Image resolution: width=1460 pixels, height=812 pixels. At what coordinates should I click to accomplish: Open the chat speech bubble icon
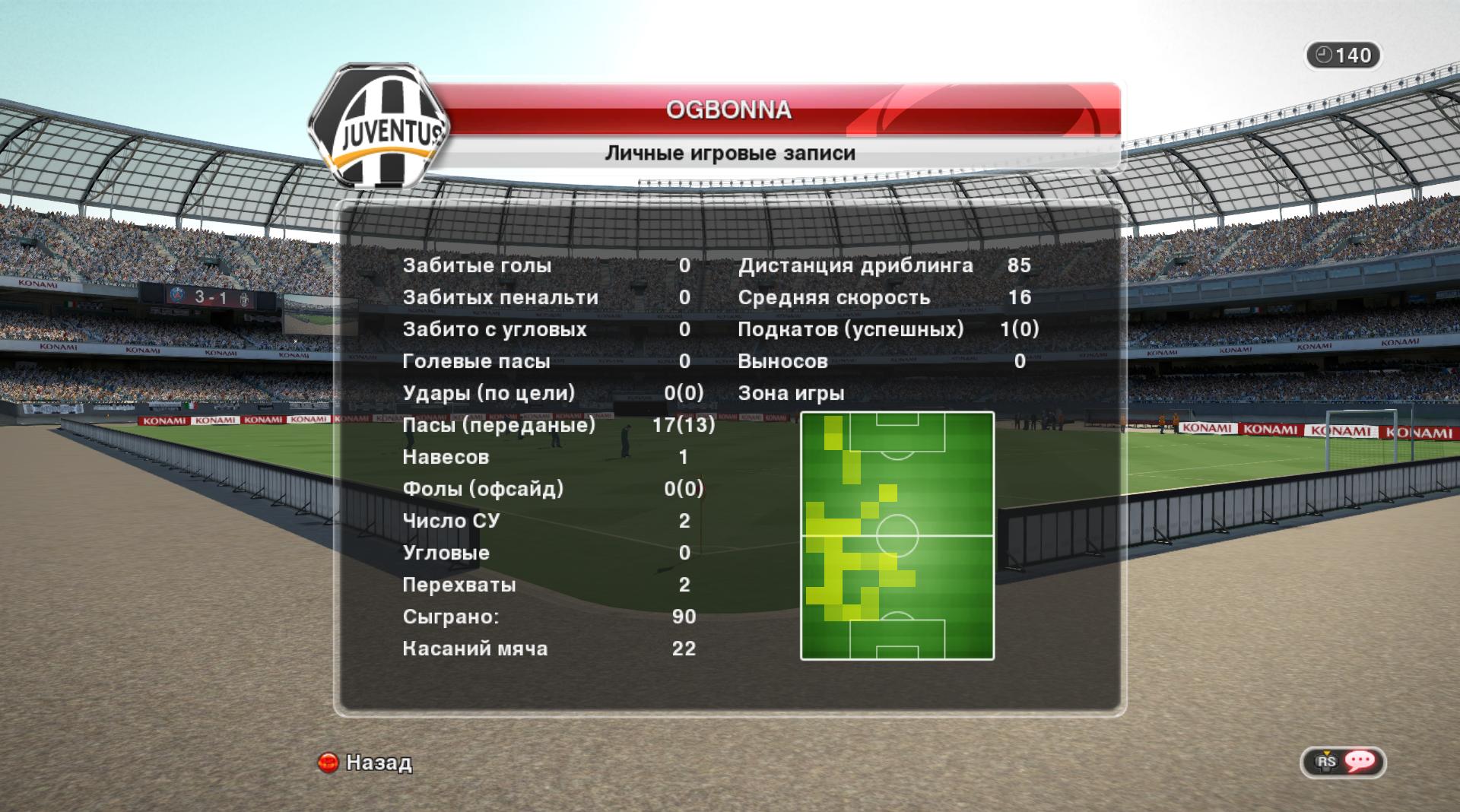tap(1360, 761)
